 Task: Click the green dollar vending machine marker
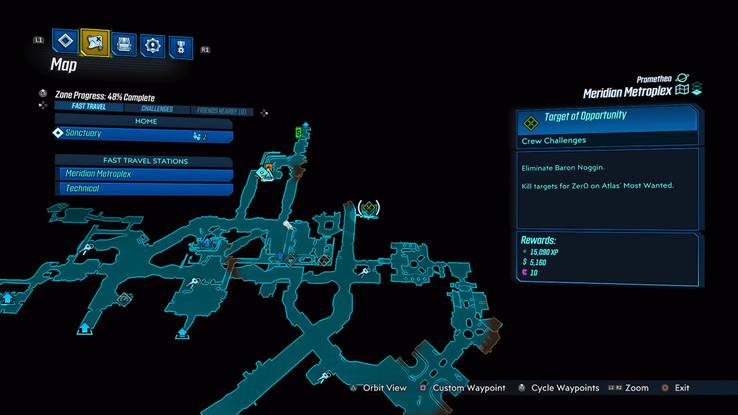point(298,132)
